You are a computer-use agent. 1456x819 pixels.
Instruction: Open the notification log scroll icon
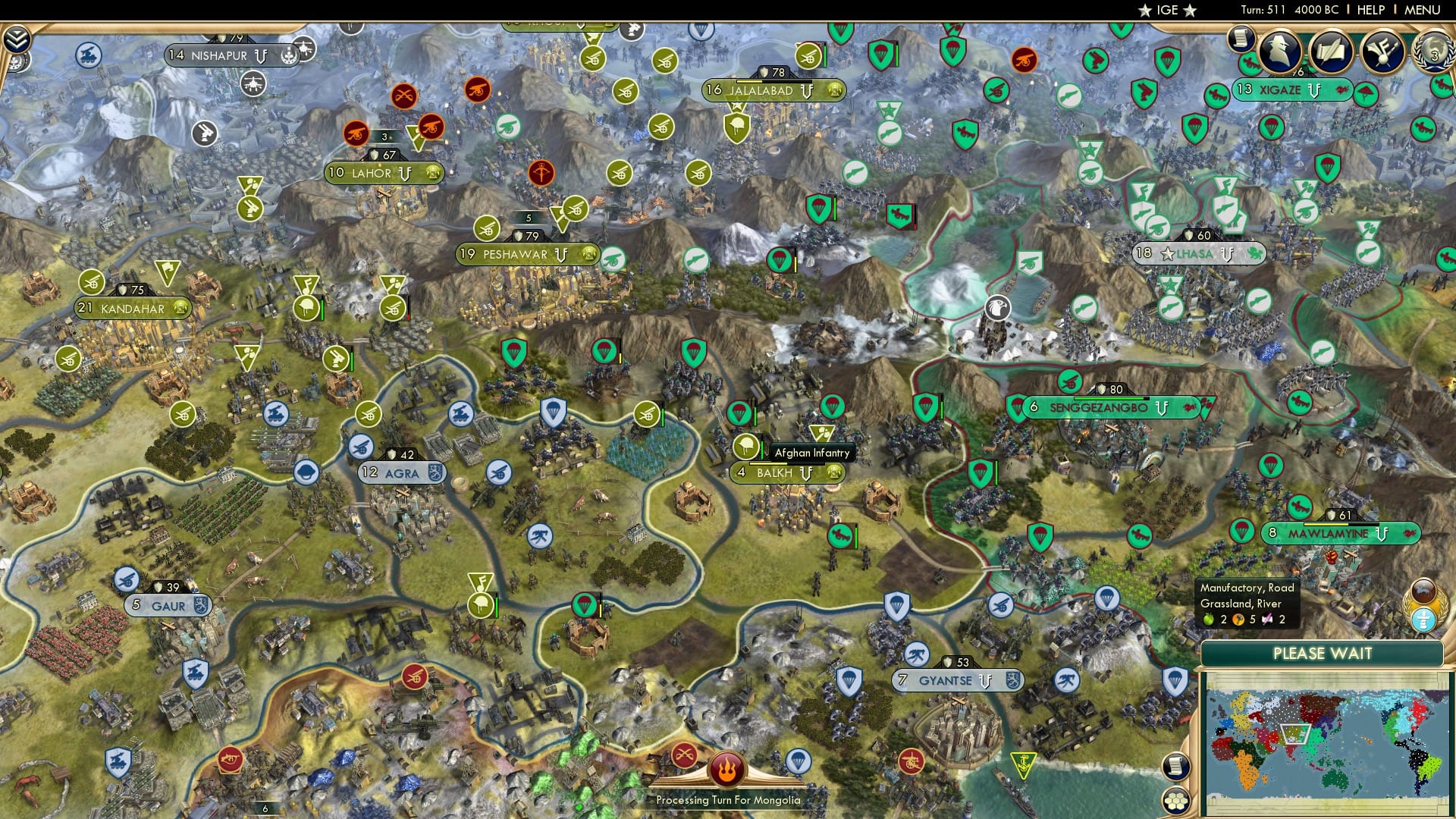pyautogui.click(x=1241, y=38)
